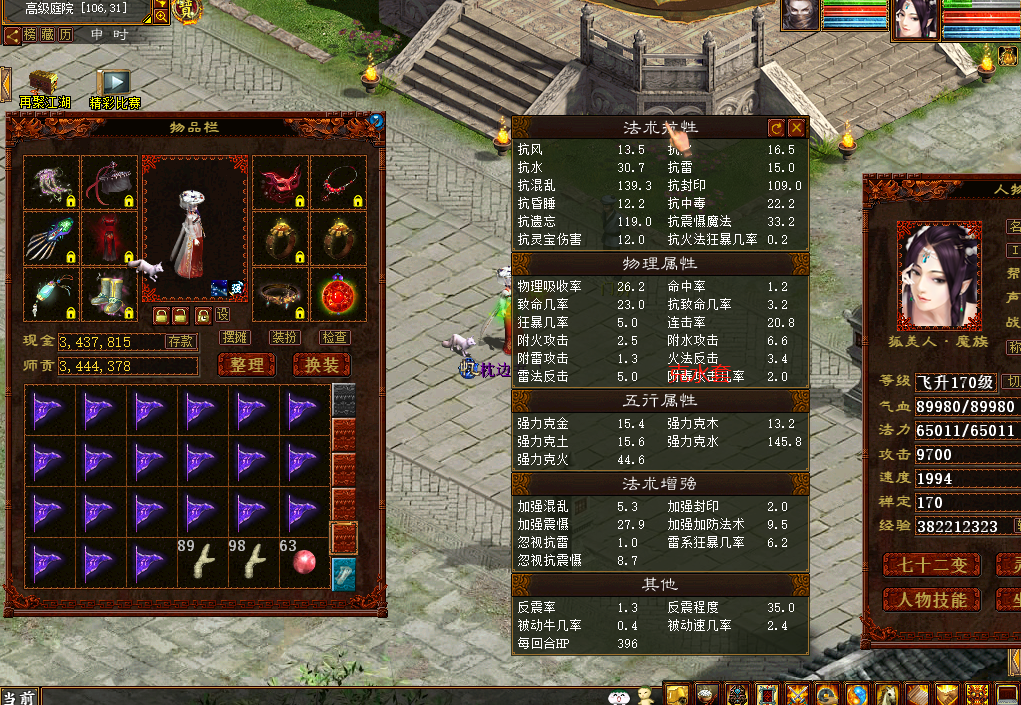Select the golden boots equipment slot
The width and height of the screenshot is (1021, 705).
pos(109,297)
